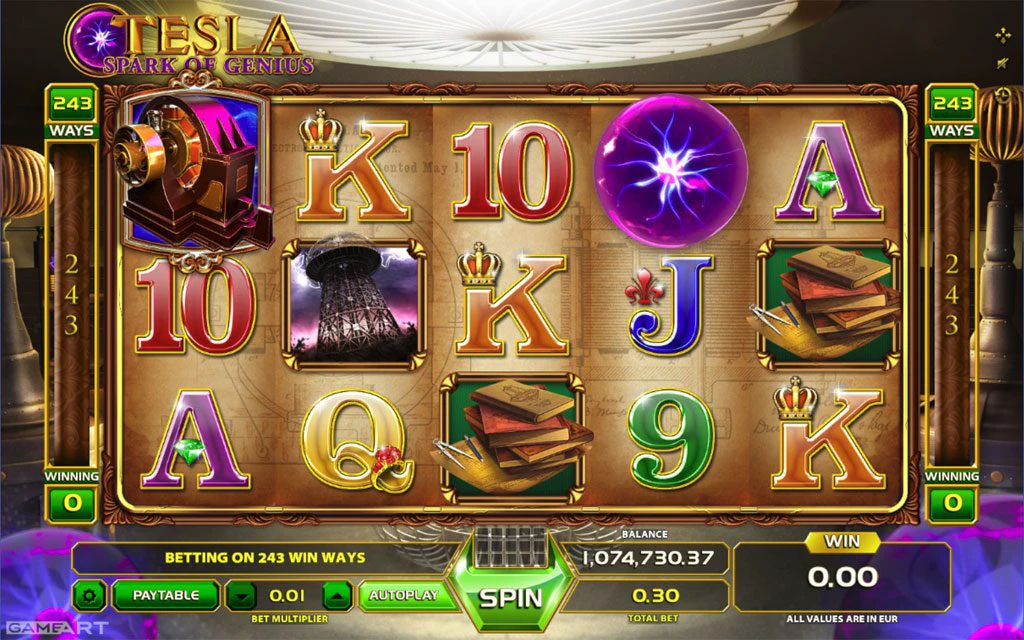Decrease the bet multiplier
Image resolution: width=1024 pixels, height=640 pixels.
240,596
